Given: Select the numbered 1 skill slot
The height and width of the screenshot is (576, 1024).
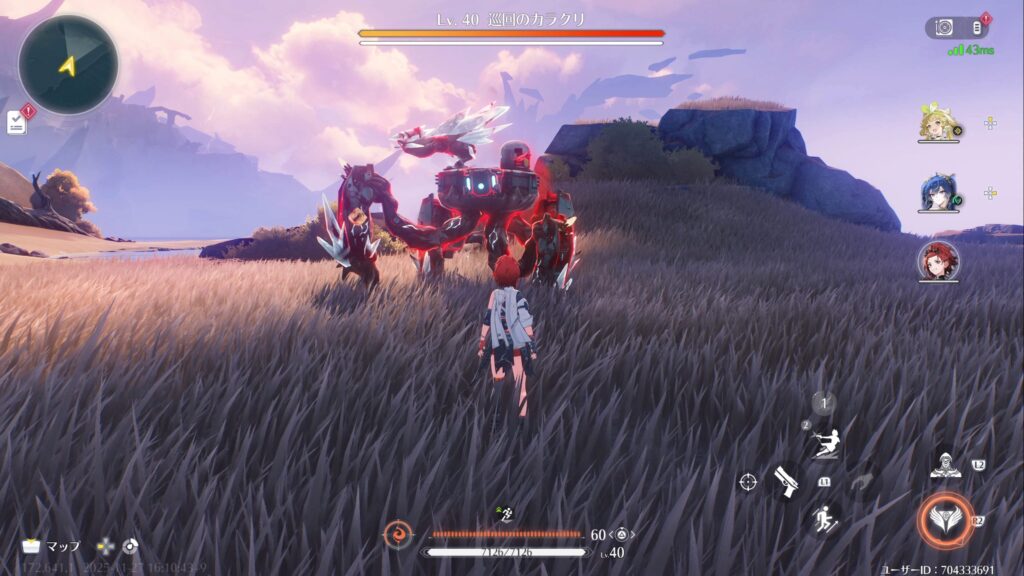Looking at the screenshot, I should [823, 404].
